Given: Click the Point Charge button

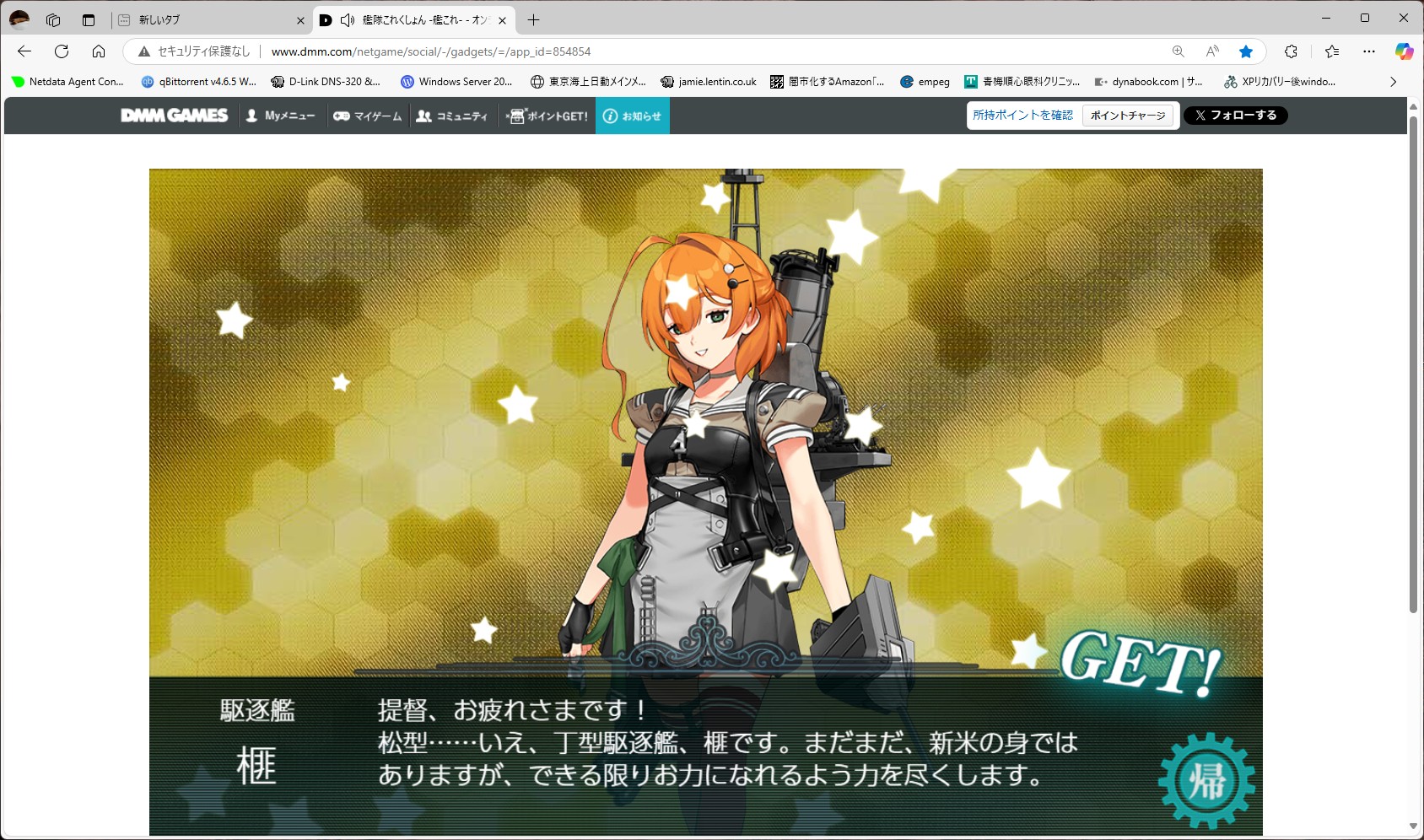Looking at the screenshot, I should pos(1127,116).
